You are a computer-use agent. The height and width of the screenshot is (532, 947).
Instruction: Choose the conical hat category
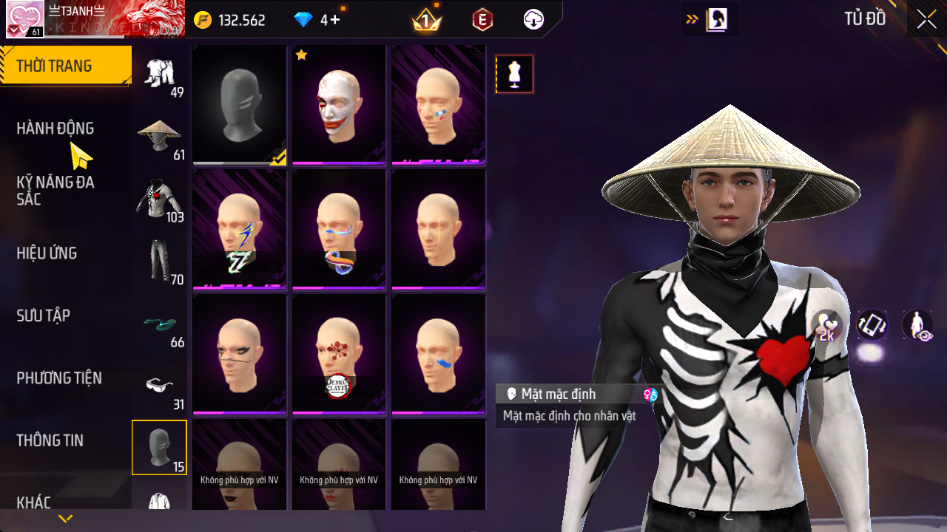159,137
